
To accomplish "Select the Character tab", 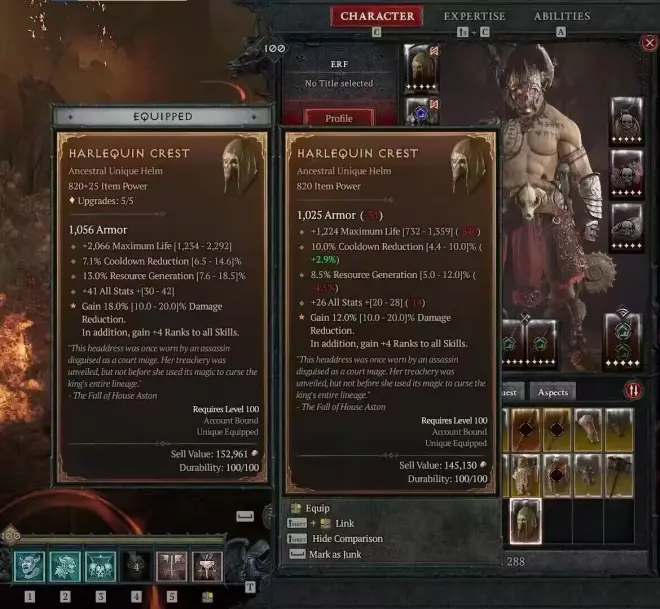I will (377, 16).
